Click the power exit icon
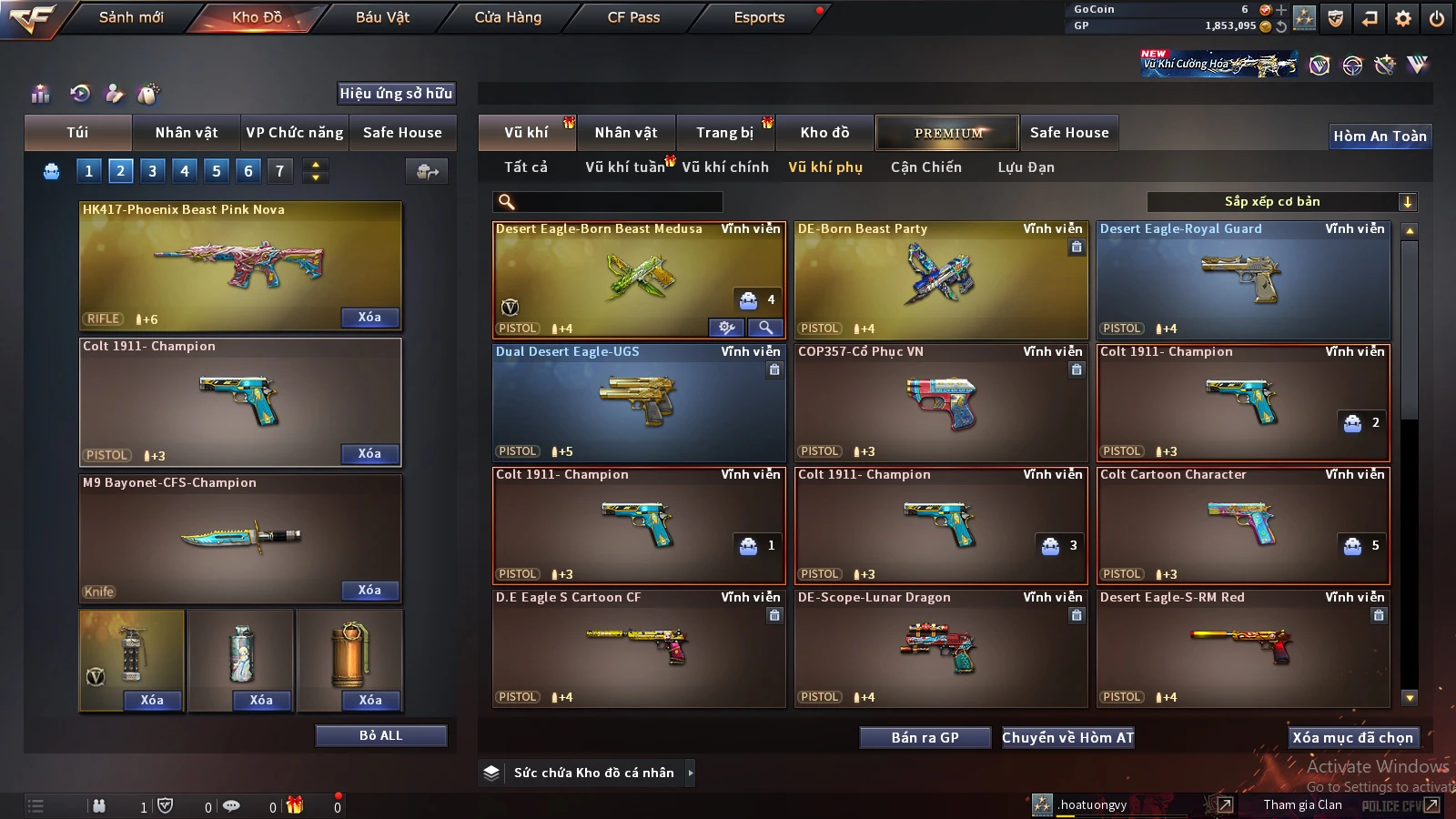This screenshot has height=819, width=1456. click(1437, 18)
